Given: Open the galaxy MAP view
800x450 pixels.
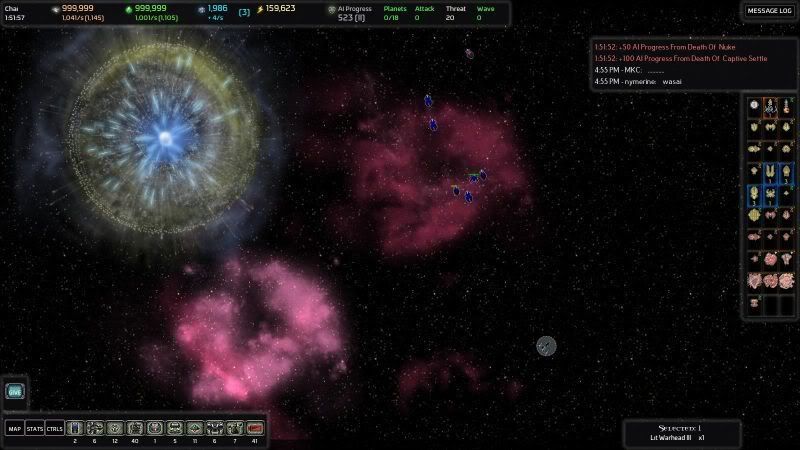Looking at the screenshot, I should pos(15,428).
